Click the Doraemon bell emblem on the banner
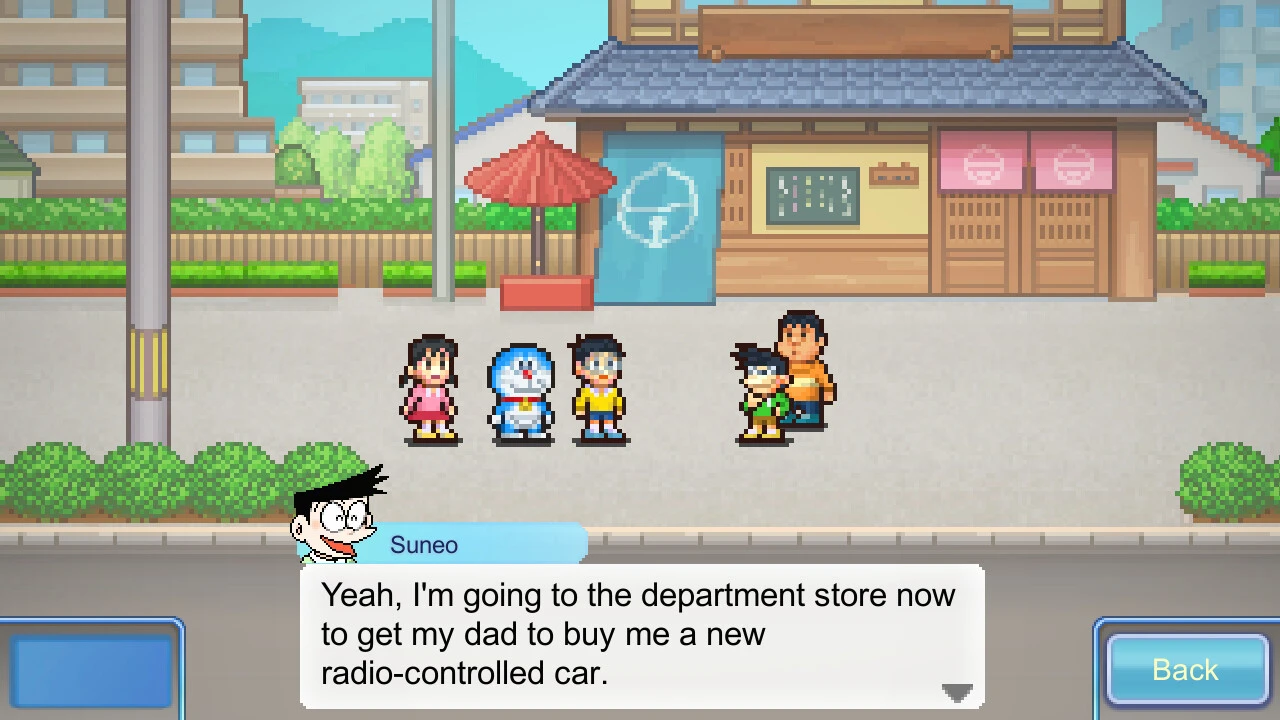Image resolution: width=1280 pixels, height=720 pixels. coord(657,203)
